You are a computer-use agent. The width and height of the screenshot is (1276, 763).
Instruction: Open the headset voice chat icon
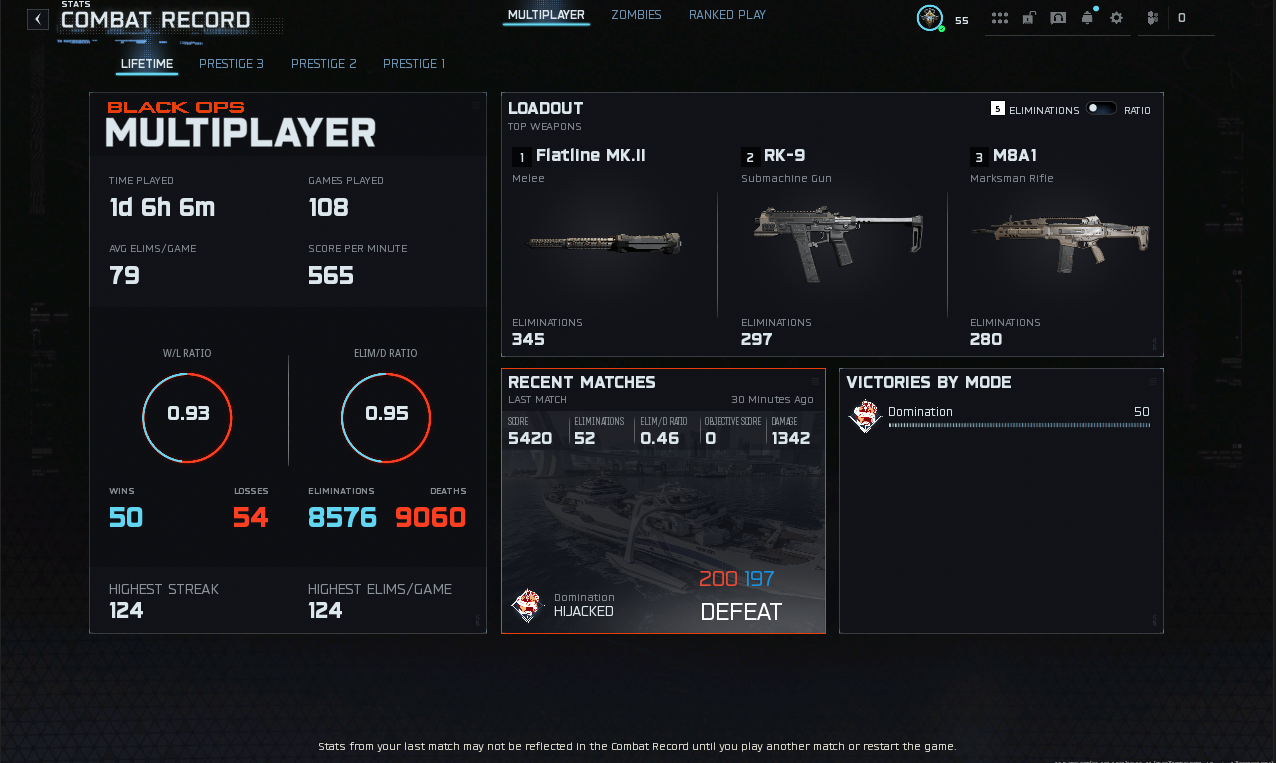click(1058, 18)
